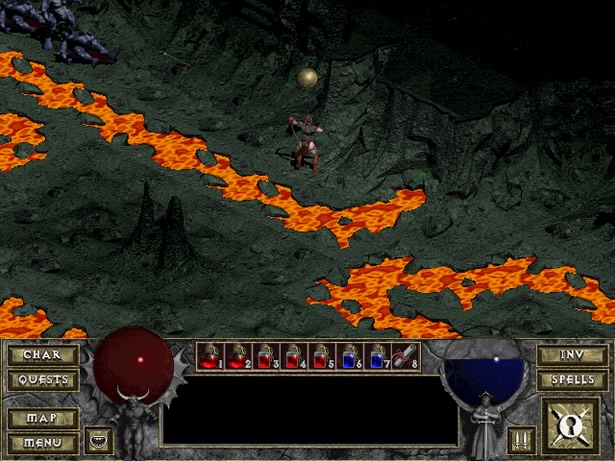Drink the blue mana potion in slot 7
615x461 pixels.
coord(378,357)
